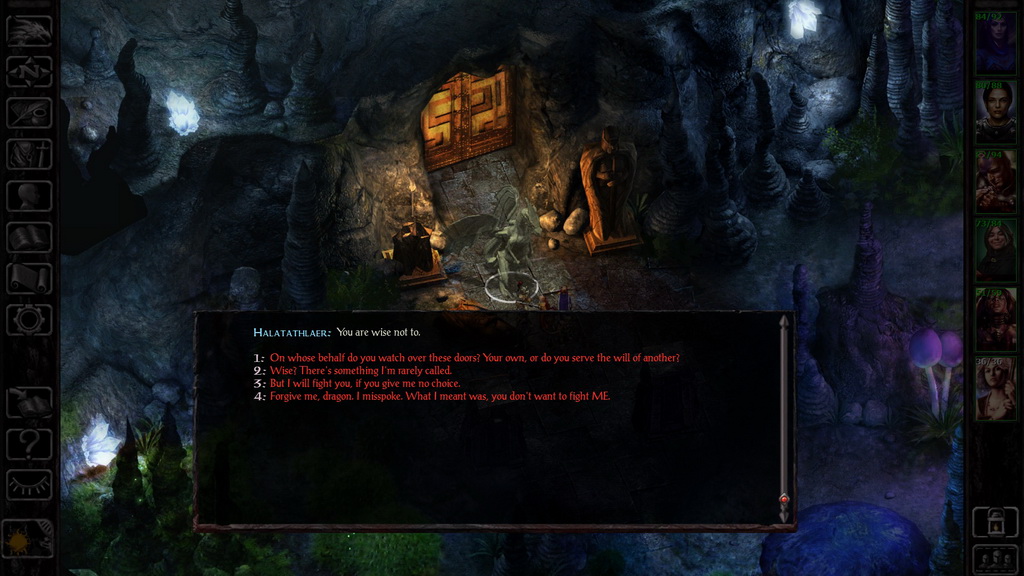The width and height of the screenshot is (1024, 576).
Task: Click the question mark help icon
Action: [x=29, y=443]
